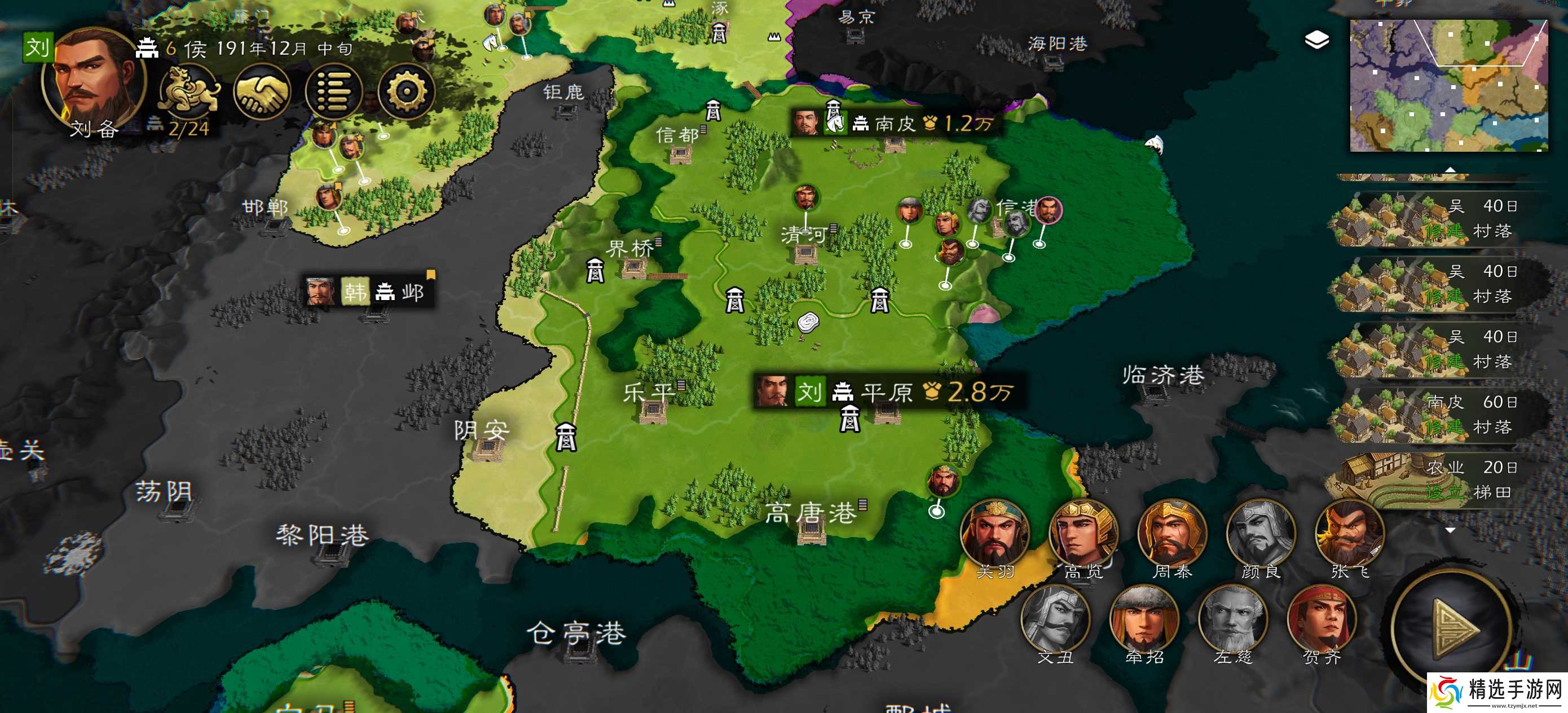Open the list menu icon
The height and width of the screenshot is (713, 1568).
pyautogui.click(x=333, y=92)
